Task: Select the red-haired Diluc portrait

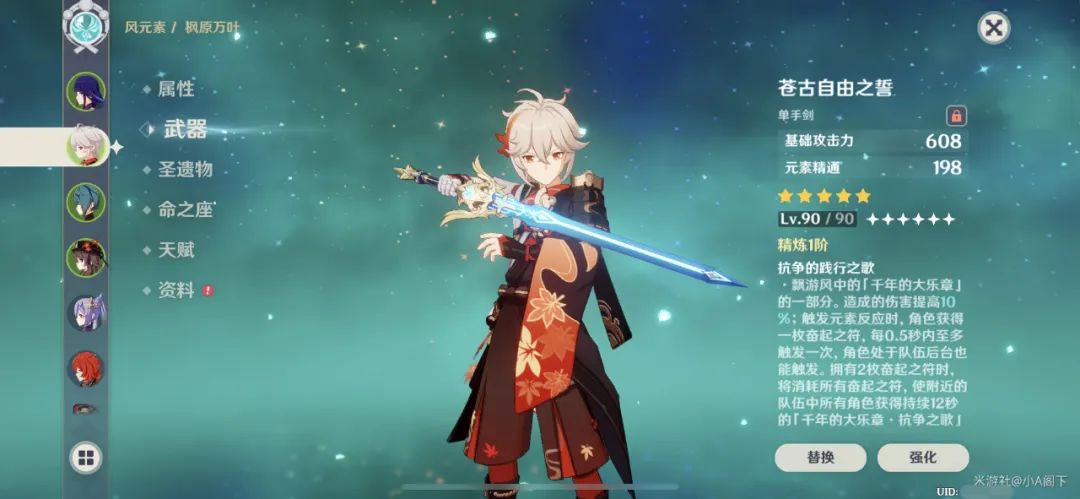Action: pos(86,368)
